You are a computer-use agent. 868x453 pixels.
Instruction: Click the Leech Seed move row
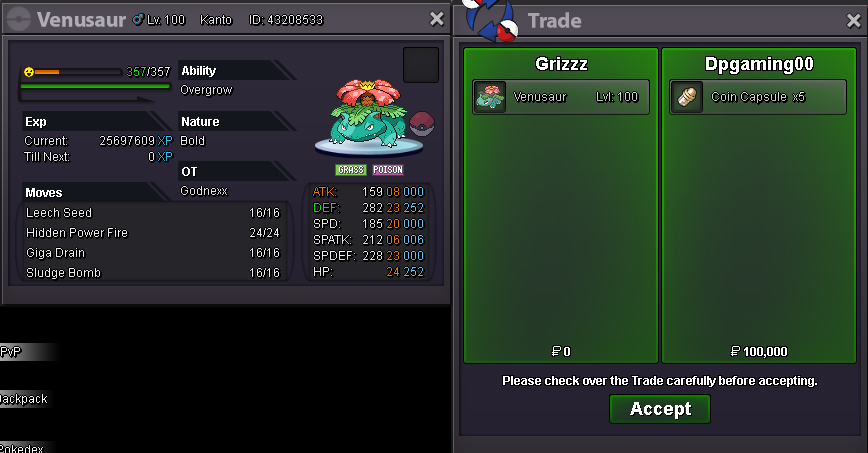(x=152, y=213)
